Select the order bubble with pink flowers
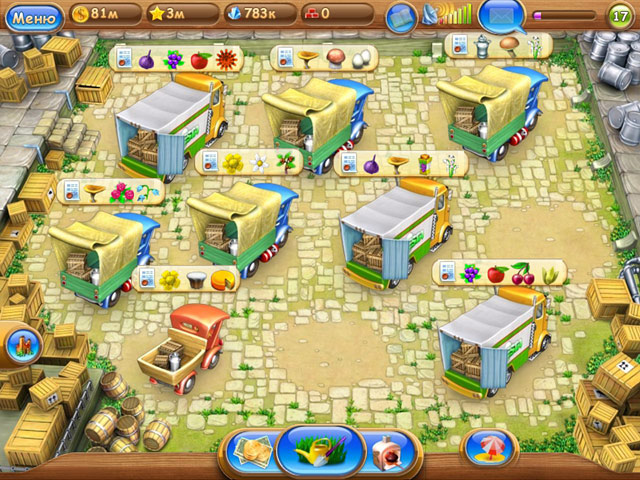Viewport: 640px width, 480px height. 110,191
